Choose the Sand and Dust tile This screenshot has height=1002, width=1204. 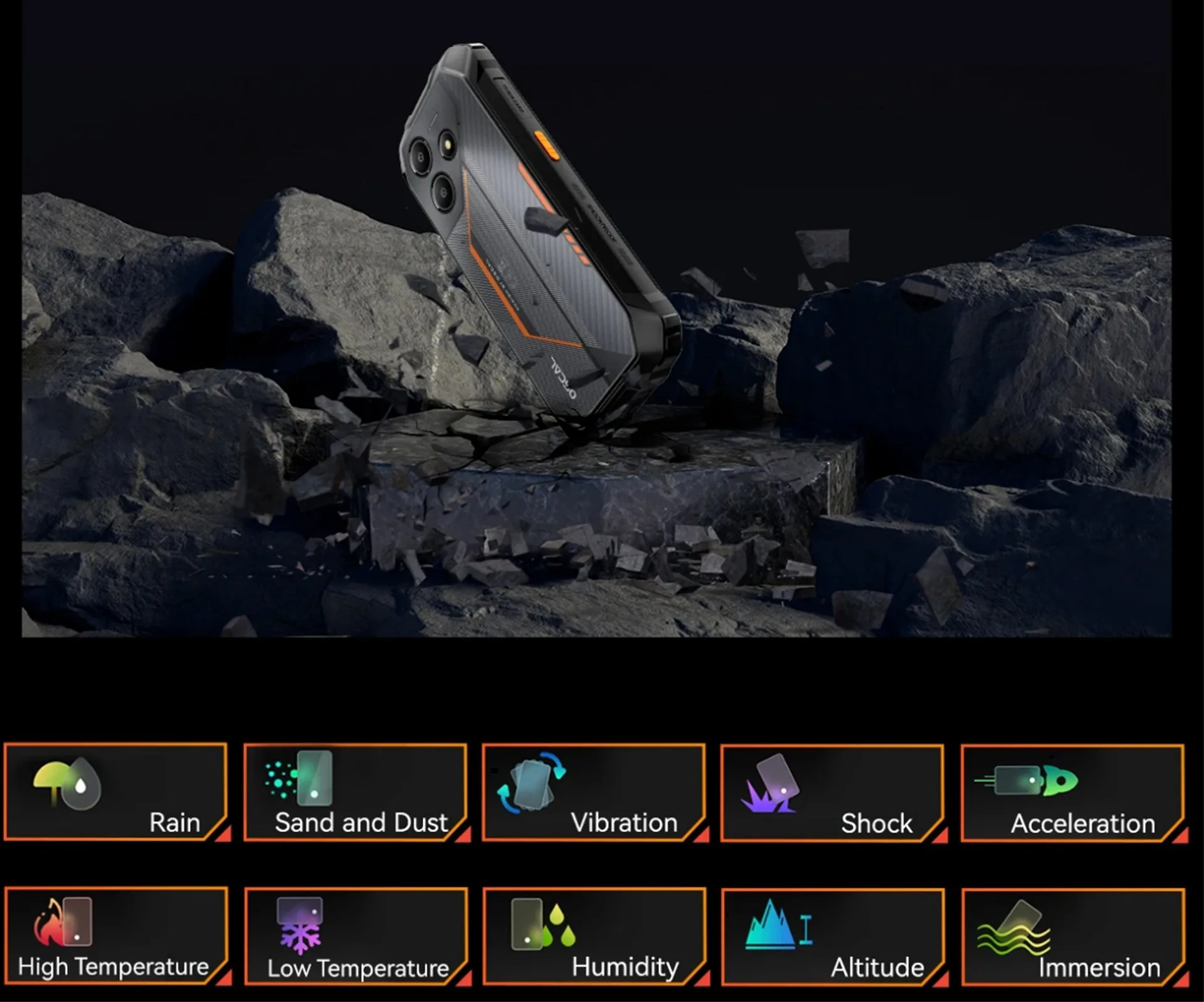click(x=356, y=793)
